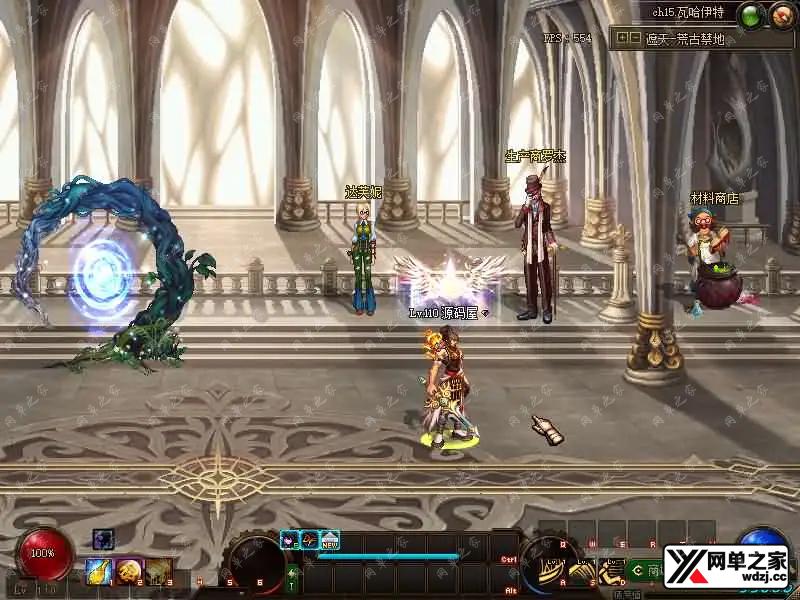
Task: Click the green arrow skill bar toggle
Action: (292, 573)
